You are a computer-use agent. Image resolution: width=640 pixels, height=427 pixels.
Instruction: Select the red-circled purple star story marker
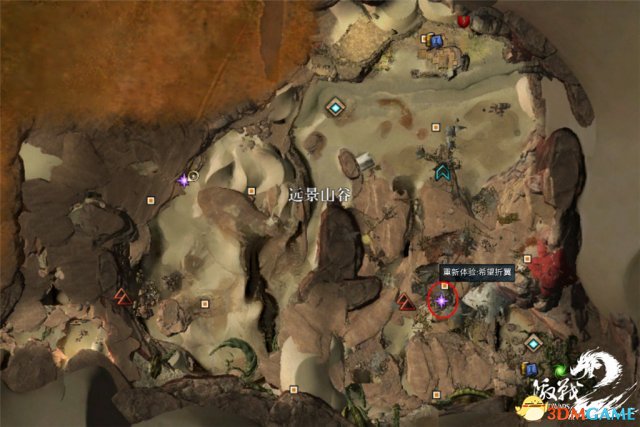click(x=441, y=299)
